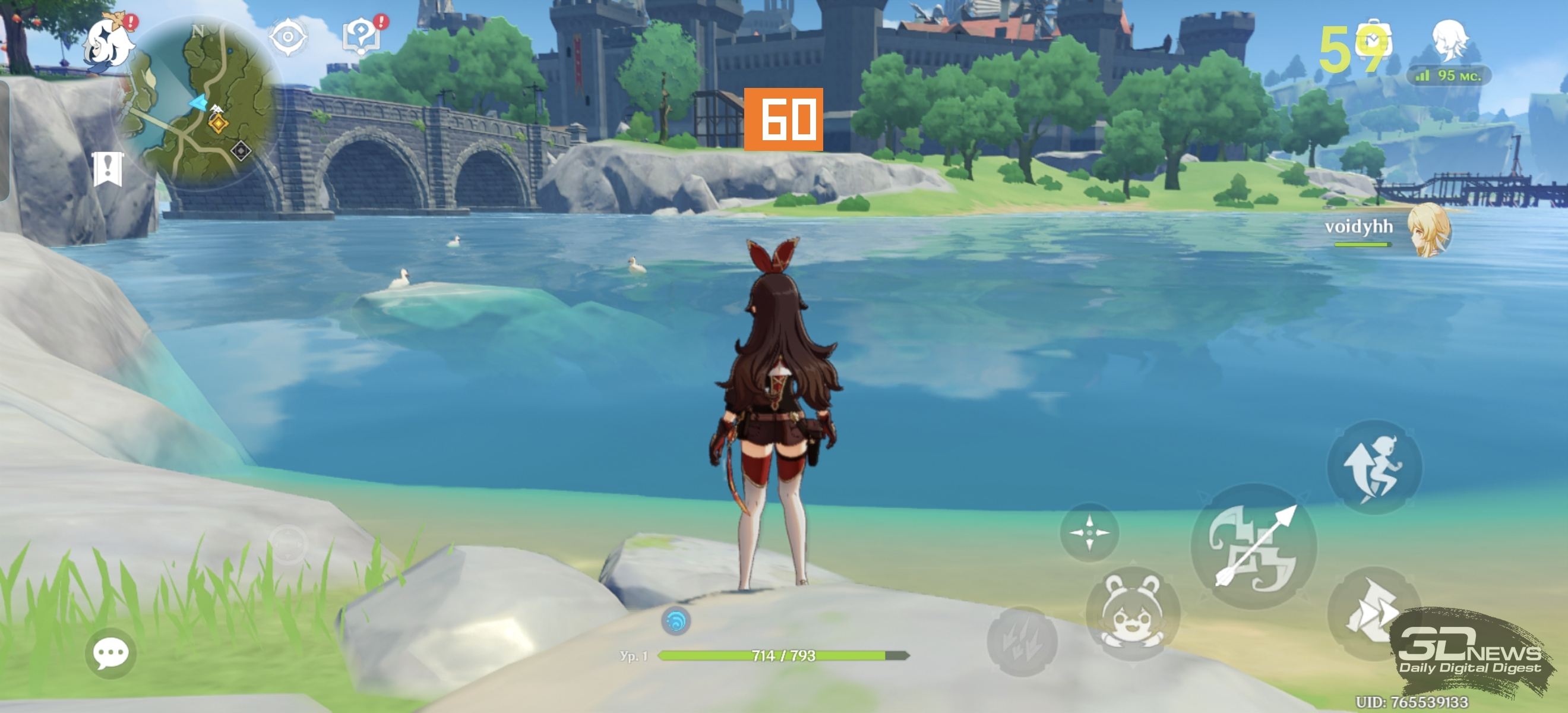
Task: Open the quest bookmark with exclamation mark
Action: 108,169
